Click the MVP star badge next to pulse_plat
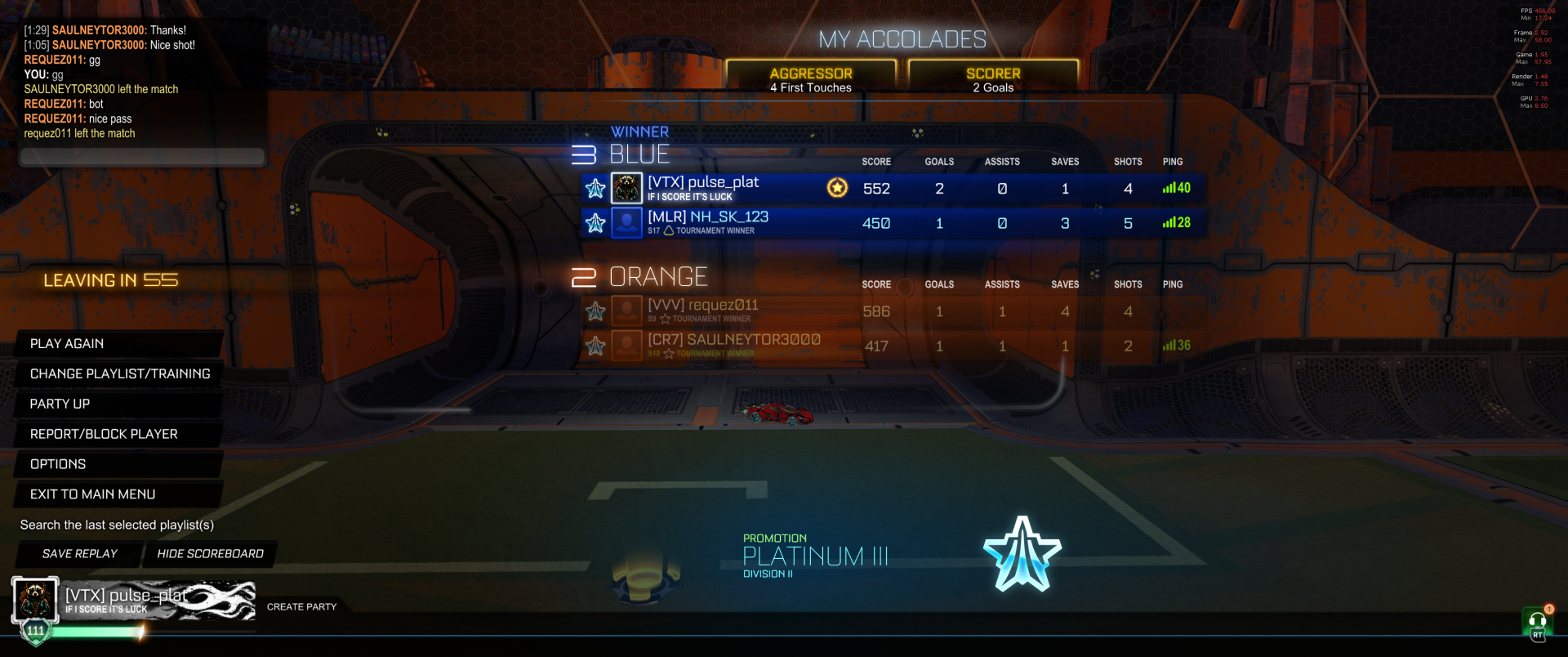1568x657 pixels. click(836, 188)
